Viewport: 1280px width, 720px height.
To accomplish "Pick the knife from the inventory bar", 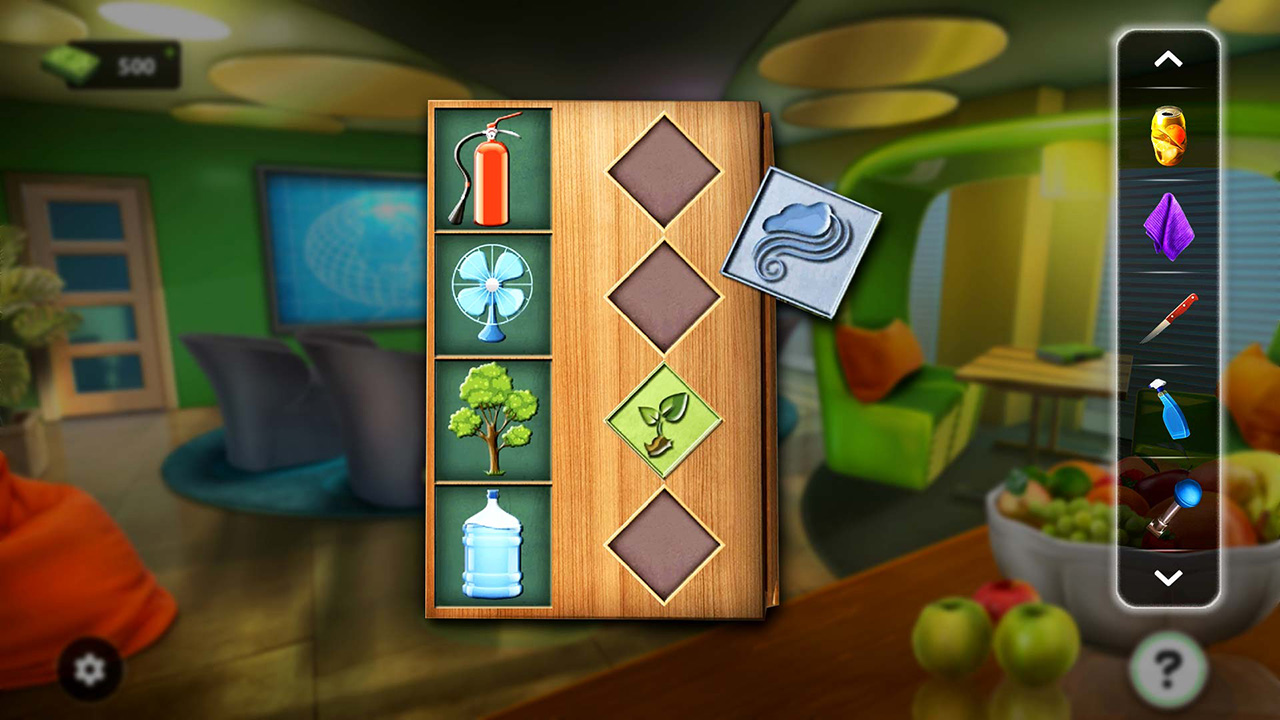I will (x=1167, y=320).
